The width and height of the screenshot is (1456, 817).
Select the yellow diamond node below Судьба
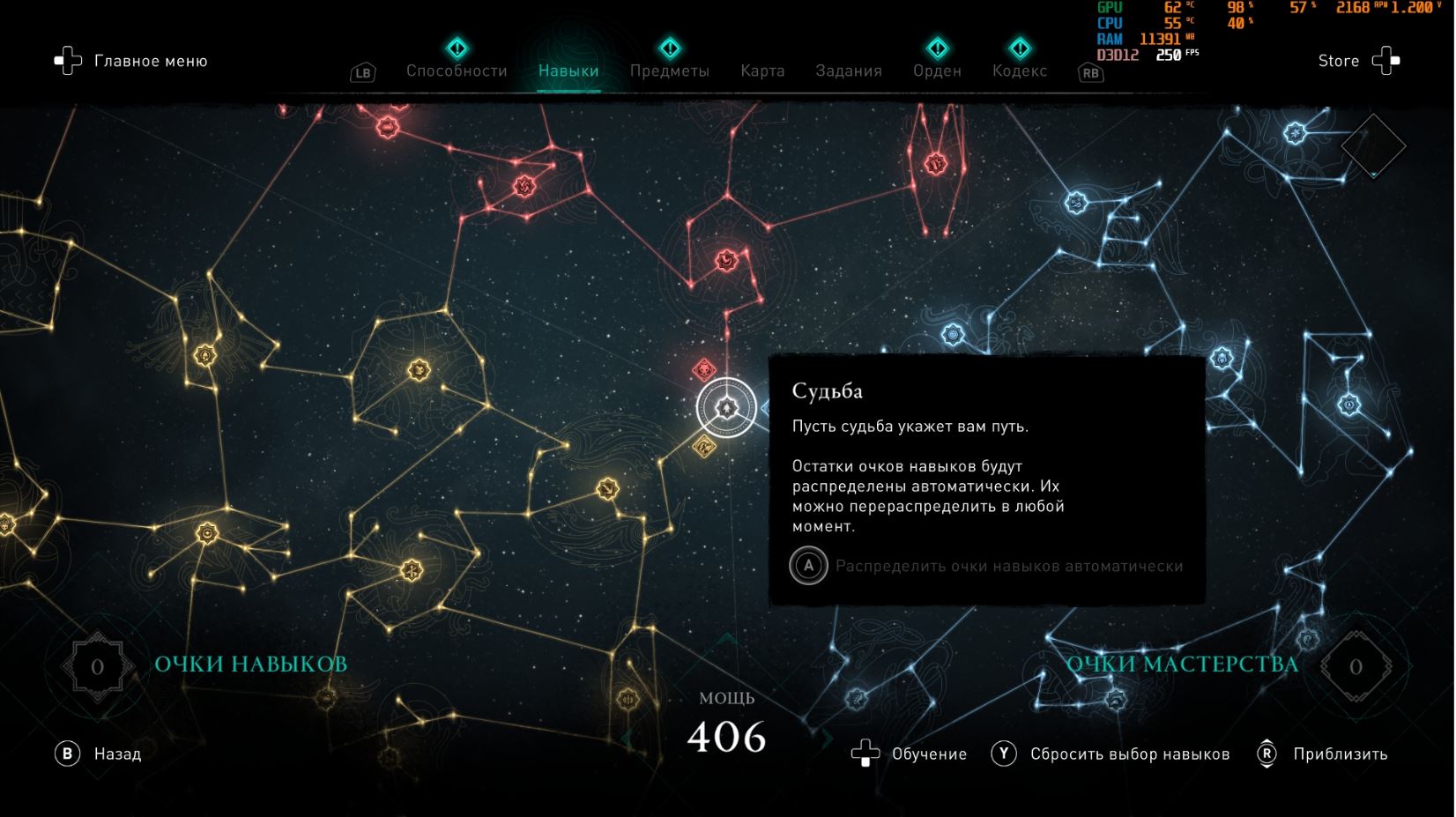pyautogui.click(x=703, y=447)
